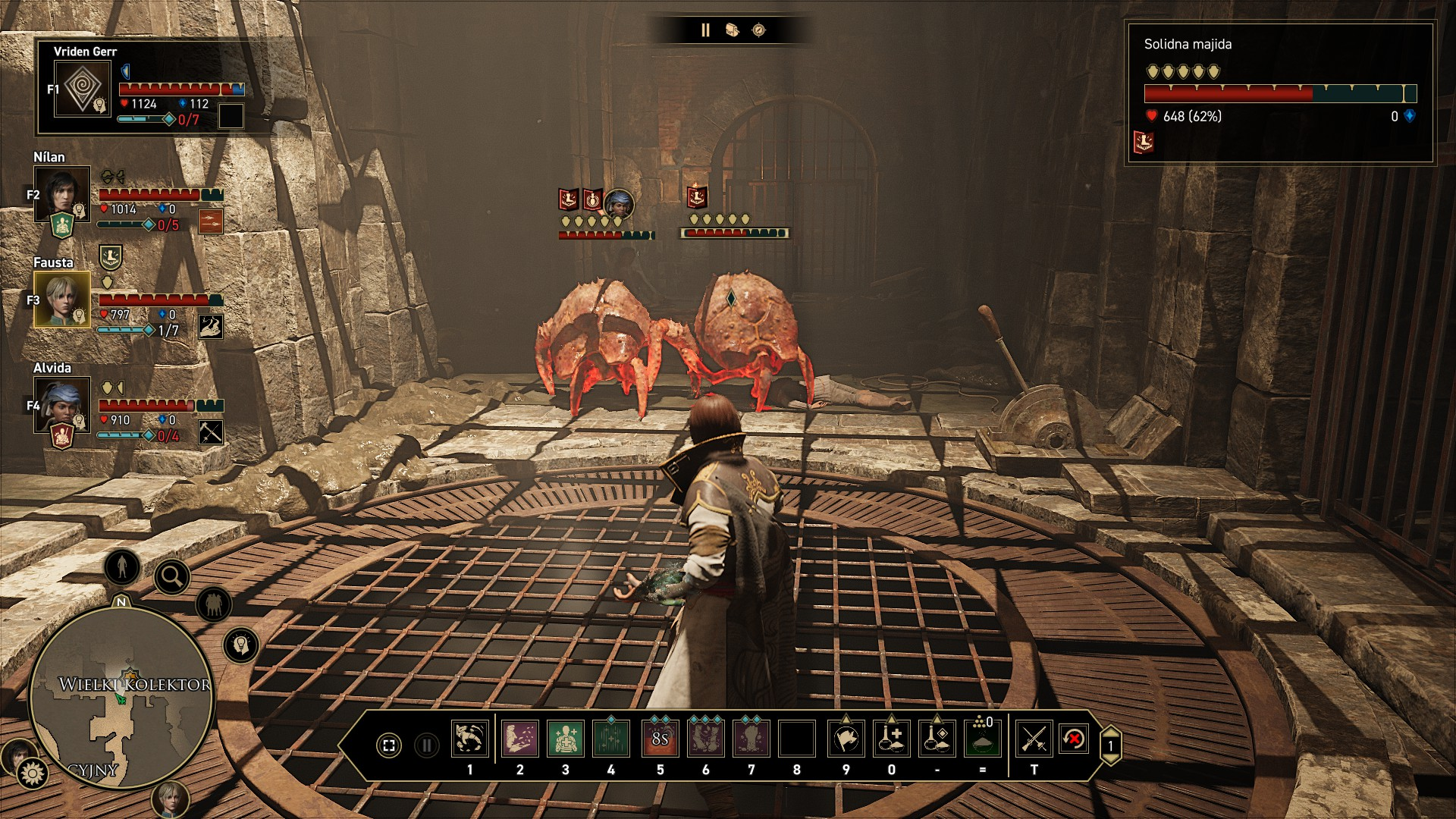This screenshot has height=819, width=1456.
Task: Click the three-figure party button by minimap
Action: point(214,605)
